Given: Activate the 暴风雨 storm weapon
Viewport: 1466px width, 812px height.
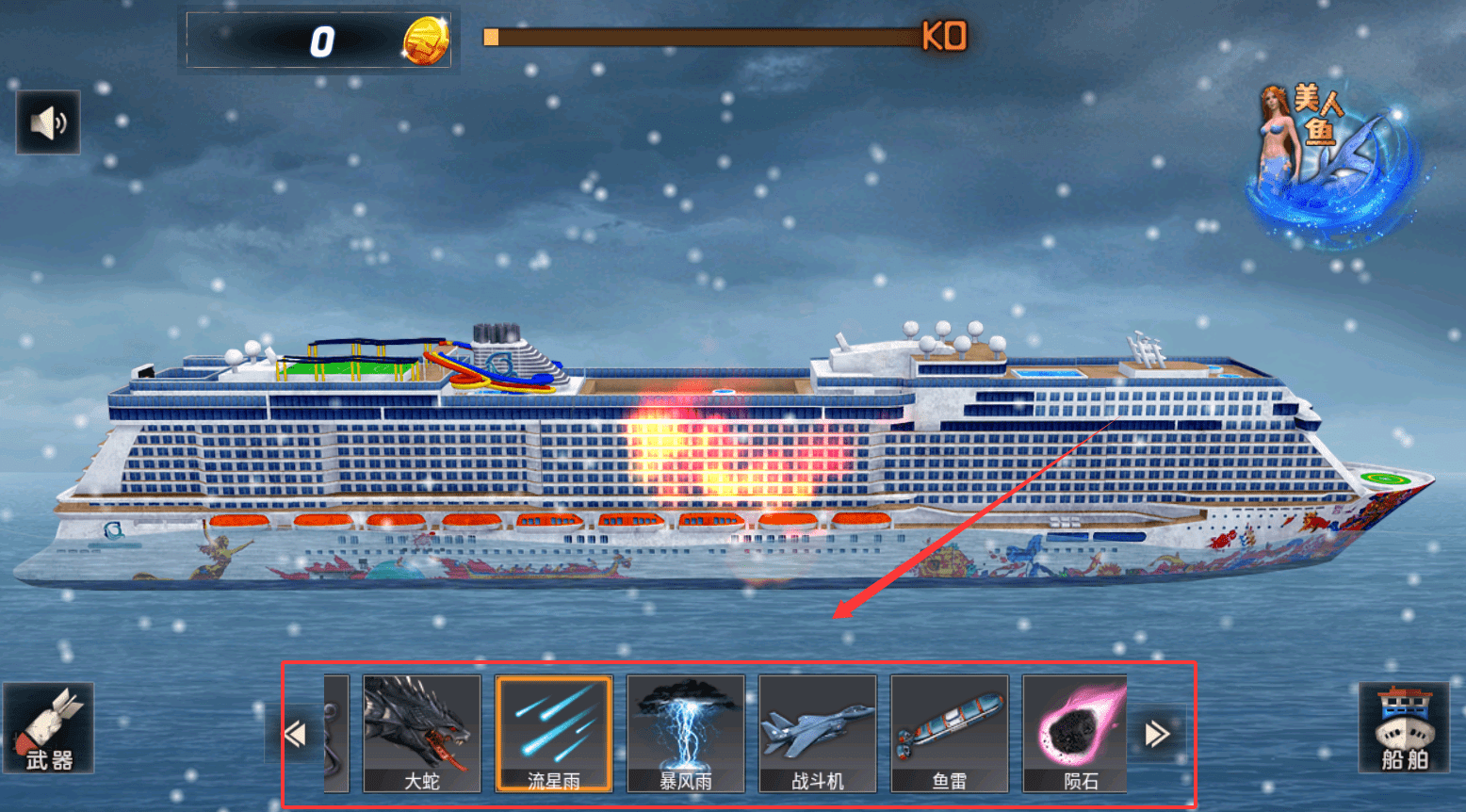Looking at the screenshot, I should point(686,734).
